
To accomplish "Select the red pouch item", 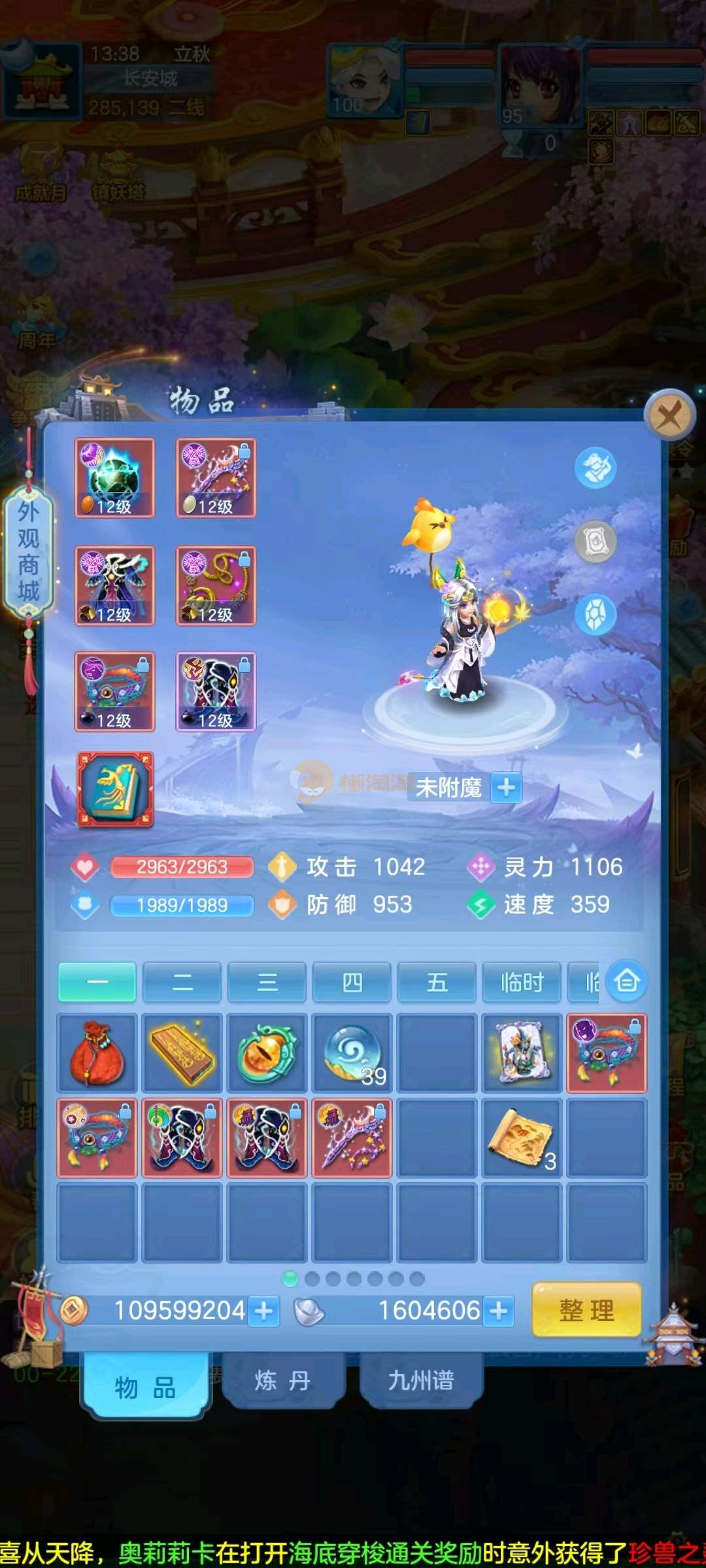I will pos(97,1053).
